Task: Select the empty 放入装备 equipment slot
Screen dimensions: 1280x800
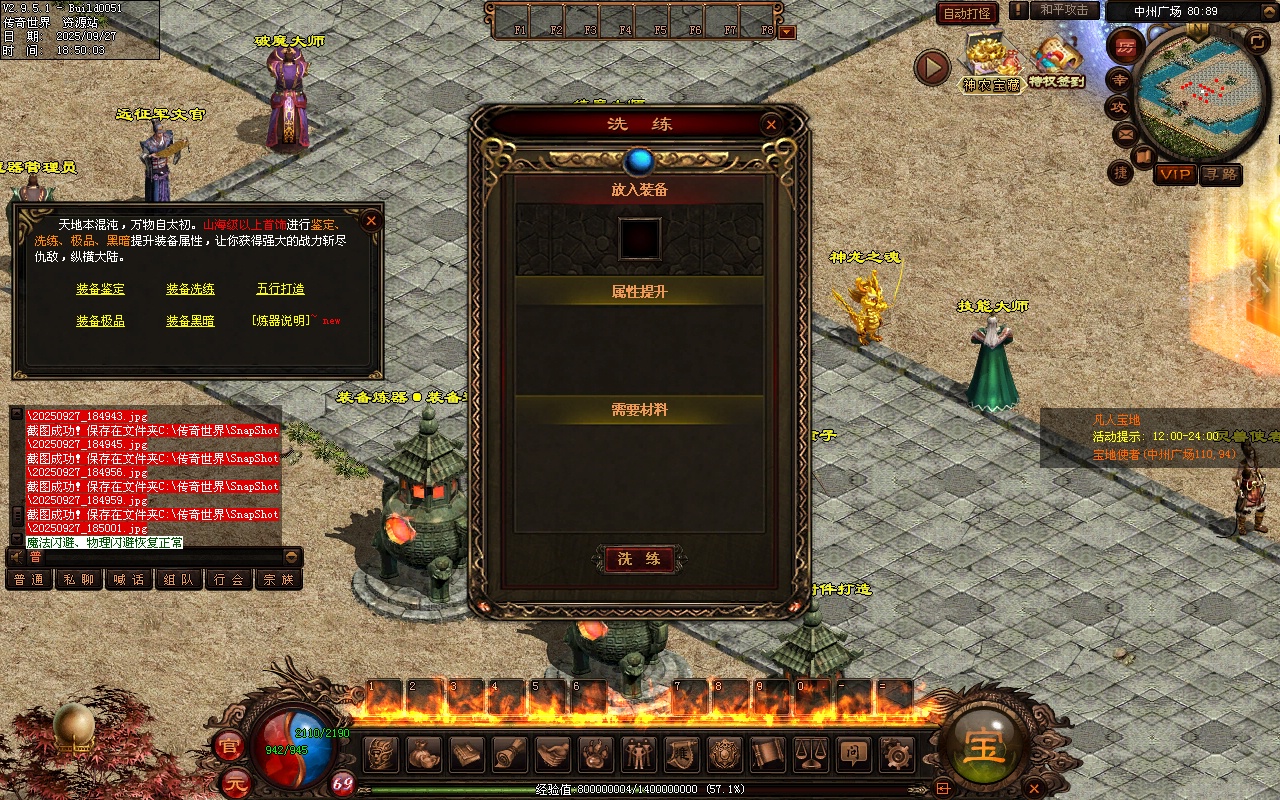Action: pyautogui.click(x=640, y=239)
